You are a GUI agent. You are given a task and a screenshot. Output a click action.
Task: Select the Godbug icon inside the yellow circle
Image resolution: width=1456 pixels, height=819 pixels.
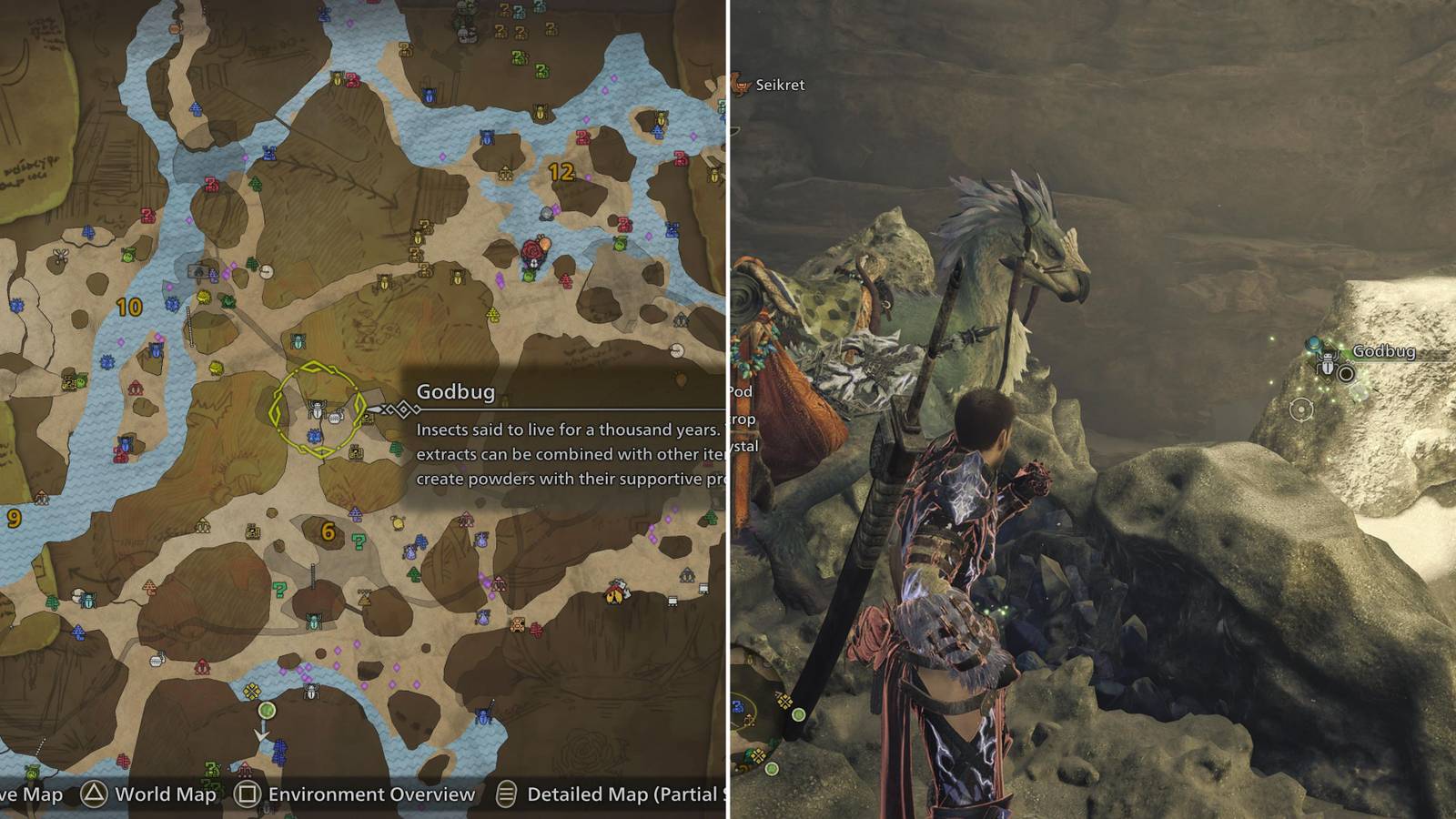point(318,411)
